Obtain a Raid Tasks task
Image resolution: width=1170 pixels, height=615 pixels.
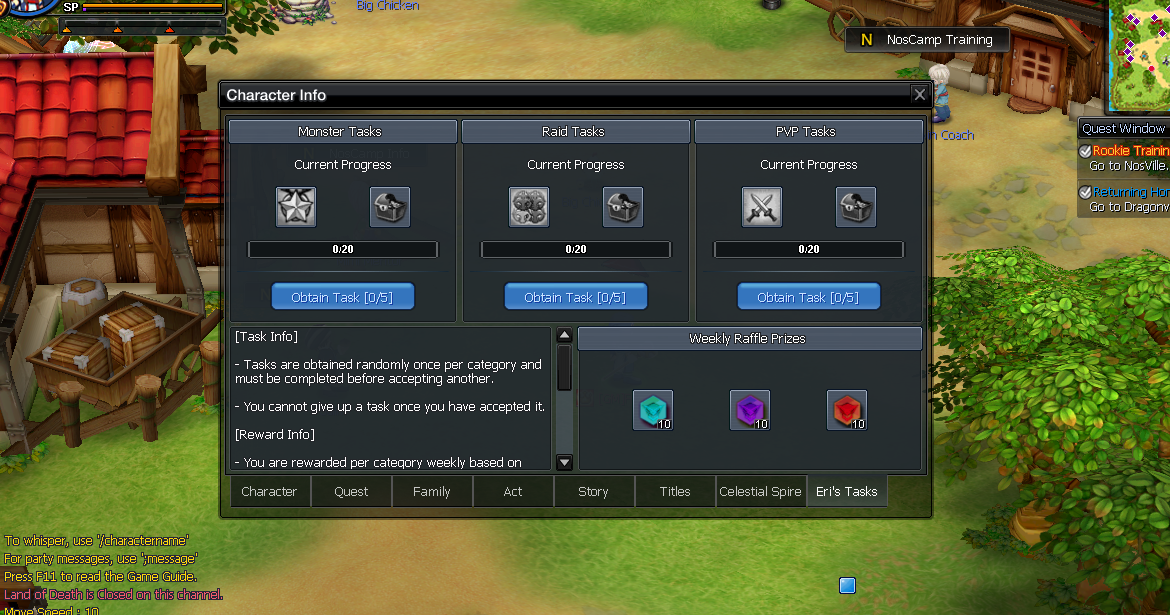[x=576, y=297]
